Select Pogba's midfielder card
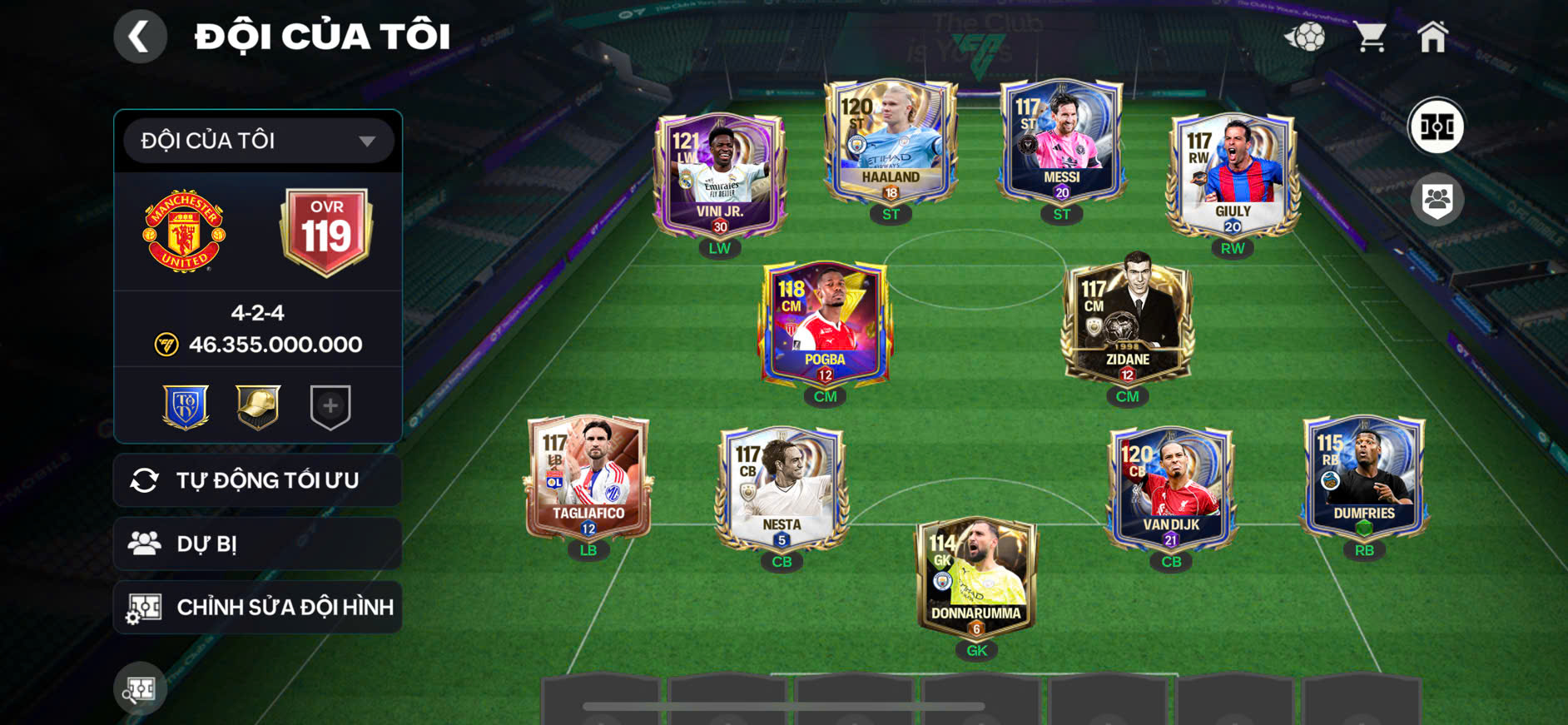 point(825,325)
